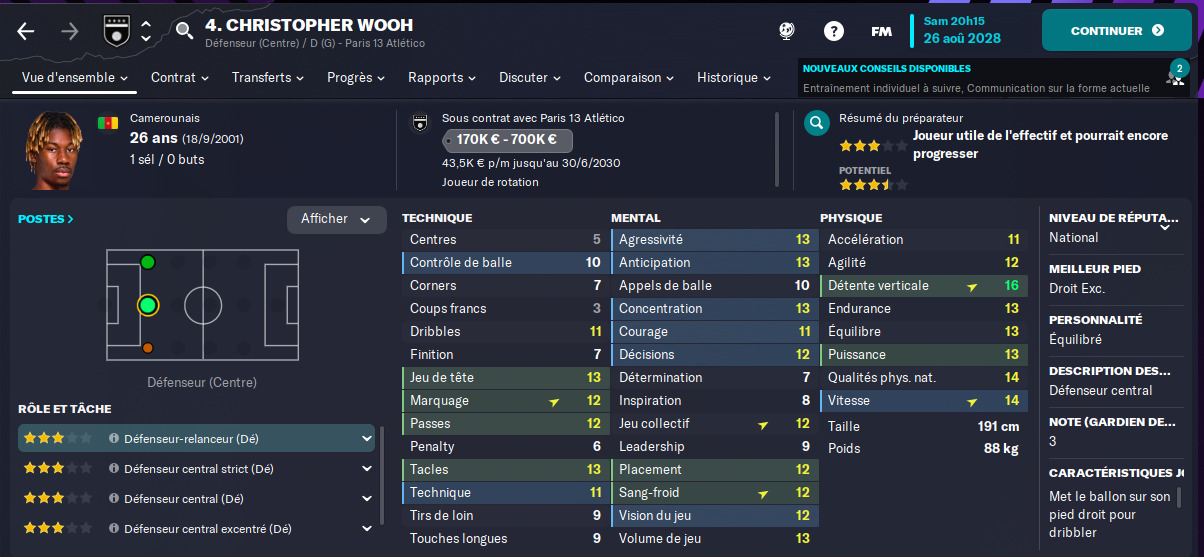Click the CONTINUER button
Screen dimensions: 1204x557
(1116, 30)
